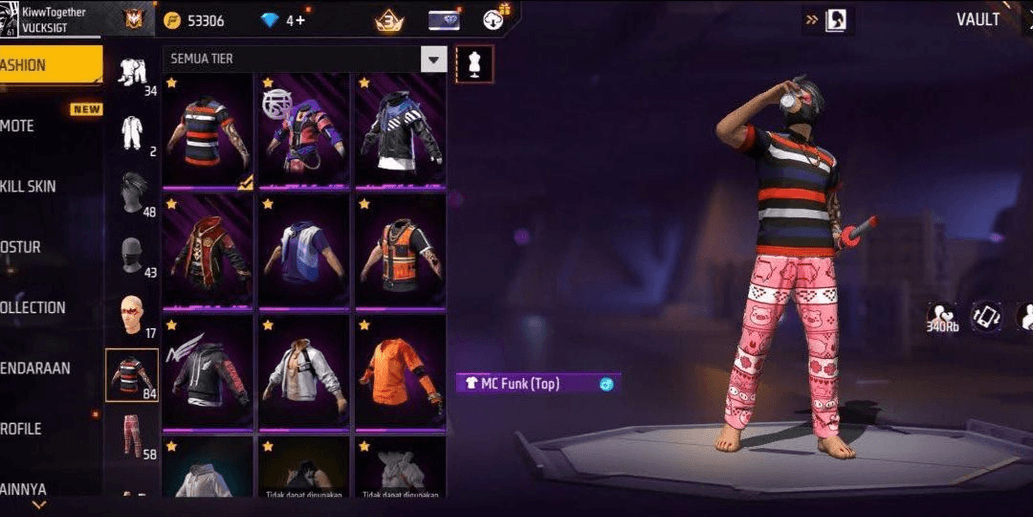Select the red dragon jacket
The width and height of the screenshot is (1033, 517).
click(208, 251)
